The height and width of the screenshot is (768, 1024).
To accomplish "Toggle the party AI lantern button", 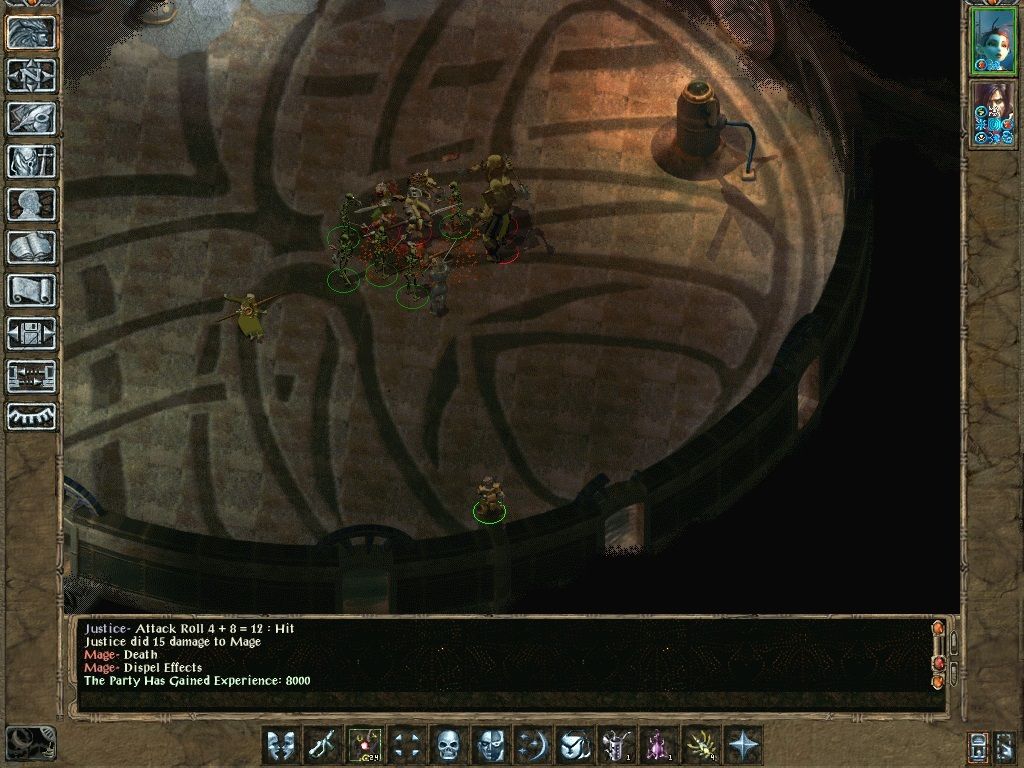I will (979, 746).
